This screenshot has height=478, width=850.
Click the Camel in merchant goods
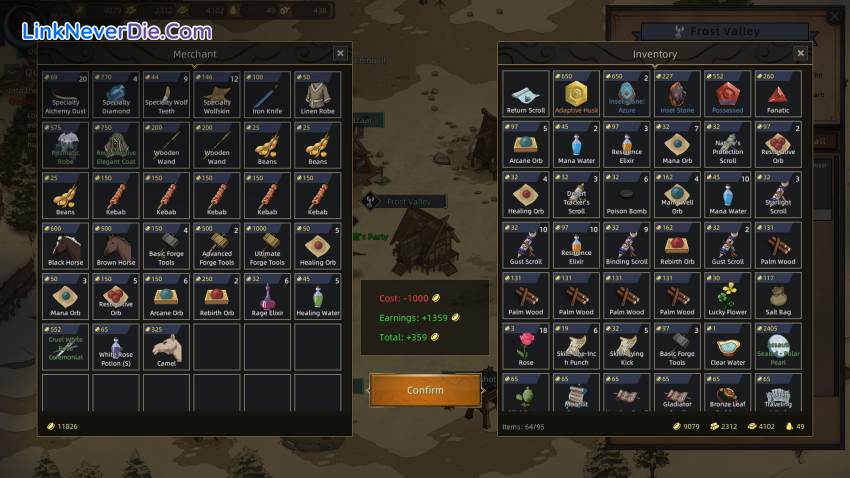166,346
